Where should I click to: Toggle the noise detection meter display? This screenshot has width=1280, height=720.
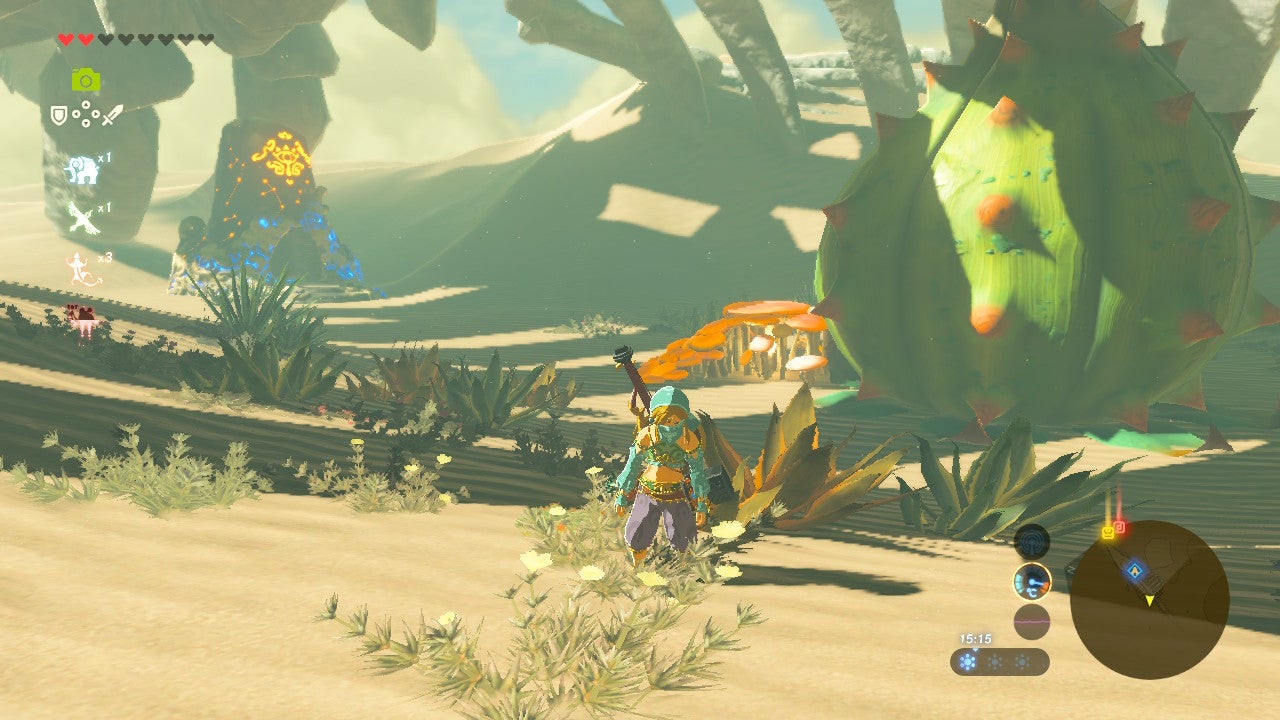point(1032,620)
